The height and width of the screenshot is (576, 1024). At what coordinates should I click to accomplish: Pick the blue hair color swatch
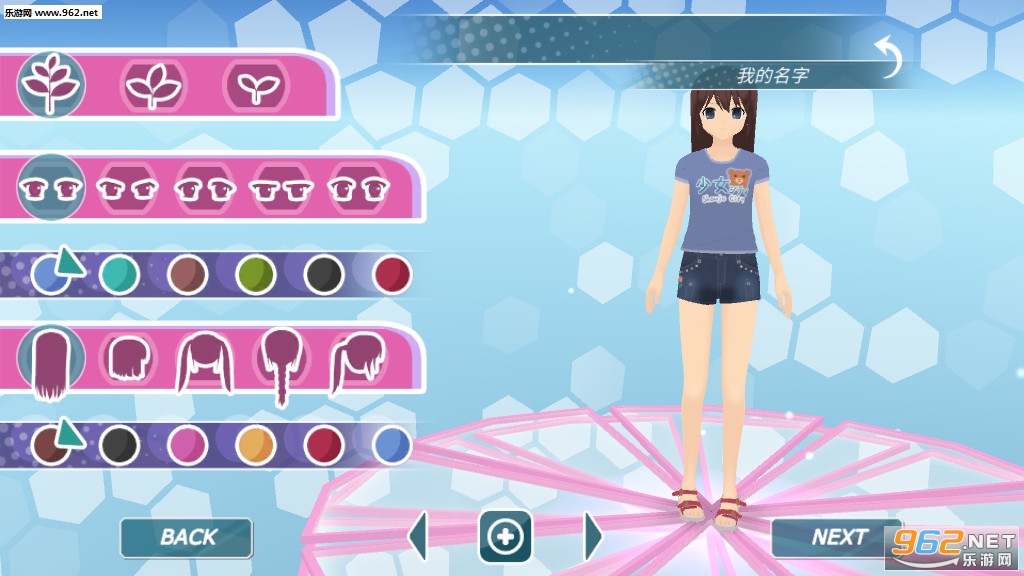[x=392, y=444]
